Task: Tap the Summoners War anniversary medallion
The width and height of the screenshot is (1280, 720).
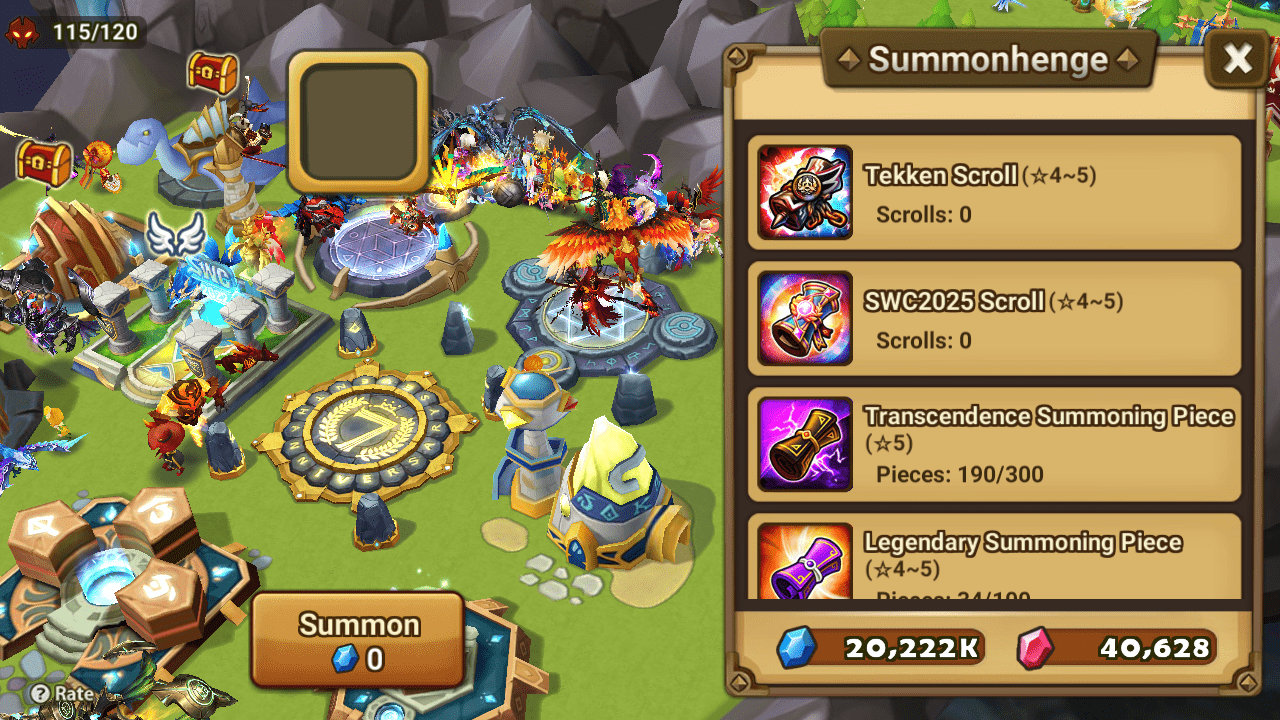Action: tap(358, 430)
